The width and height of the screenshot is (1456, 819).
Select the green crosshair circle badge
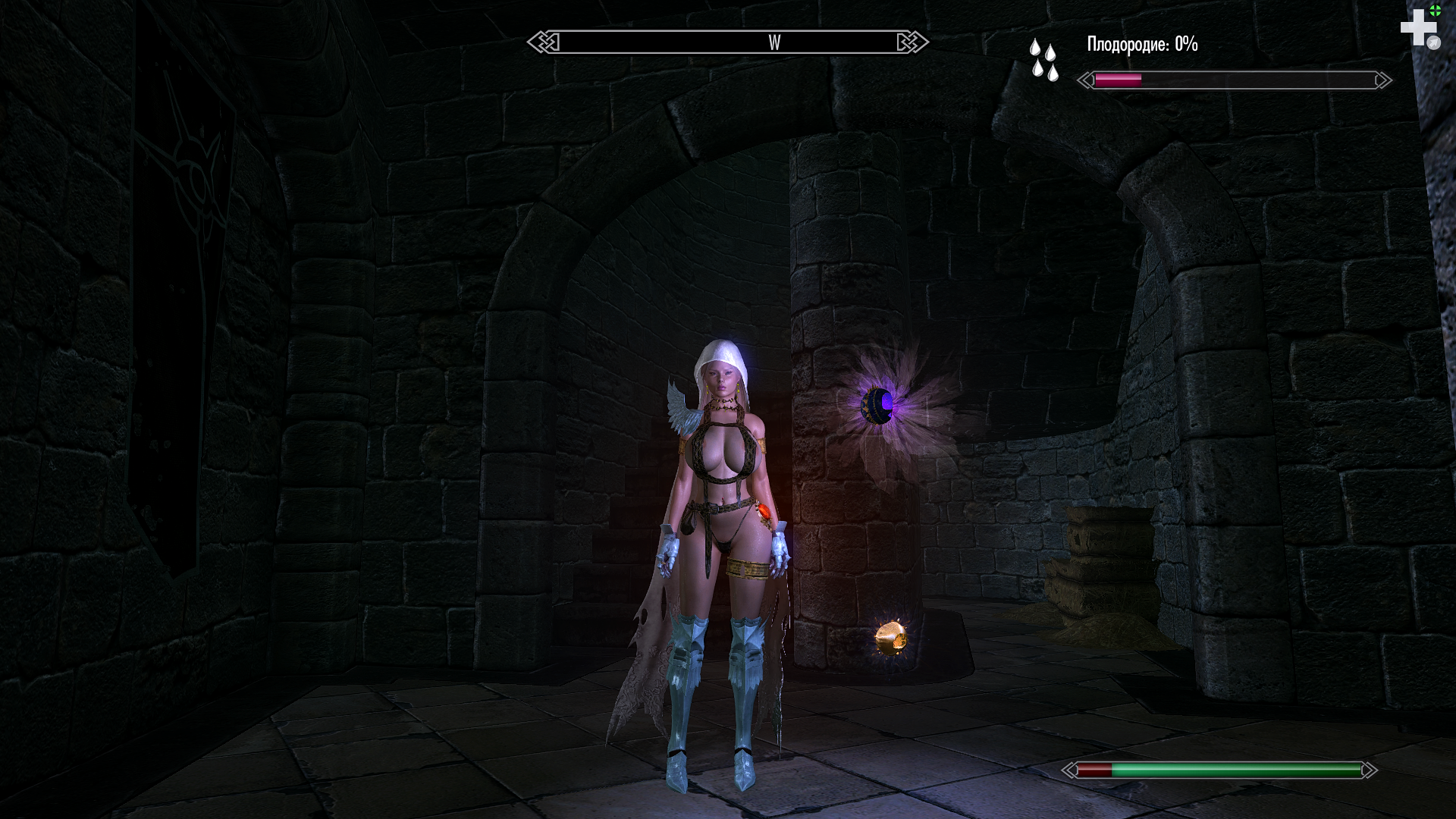[x=1435, y=11]
